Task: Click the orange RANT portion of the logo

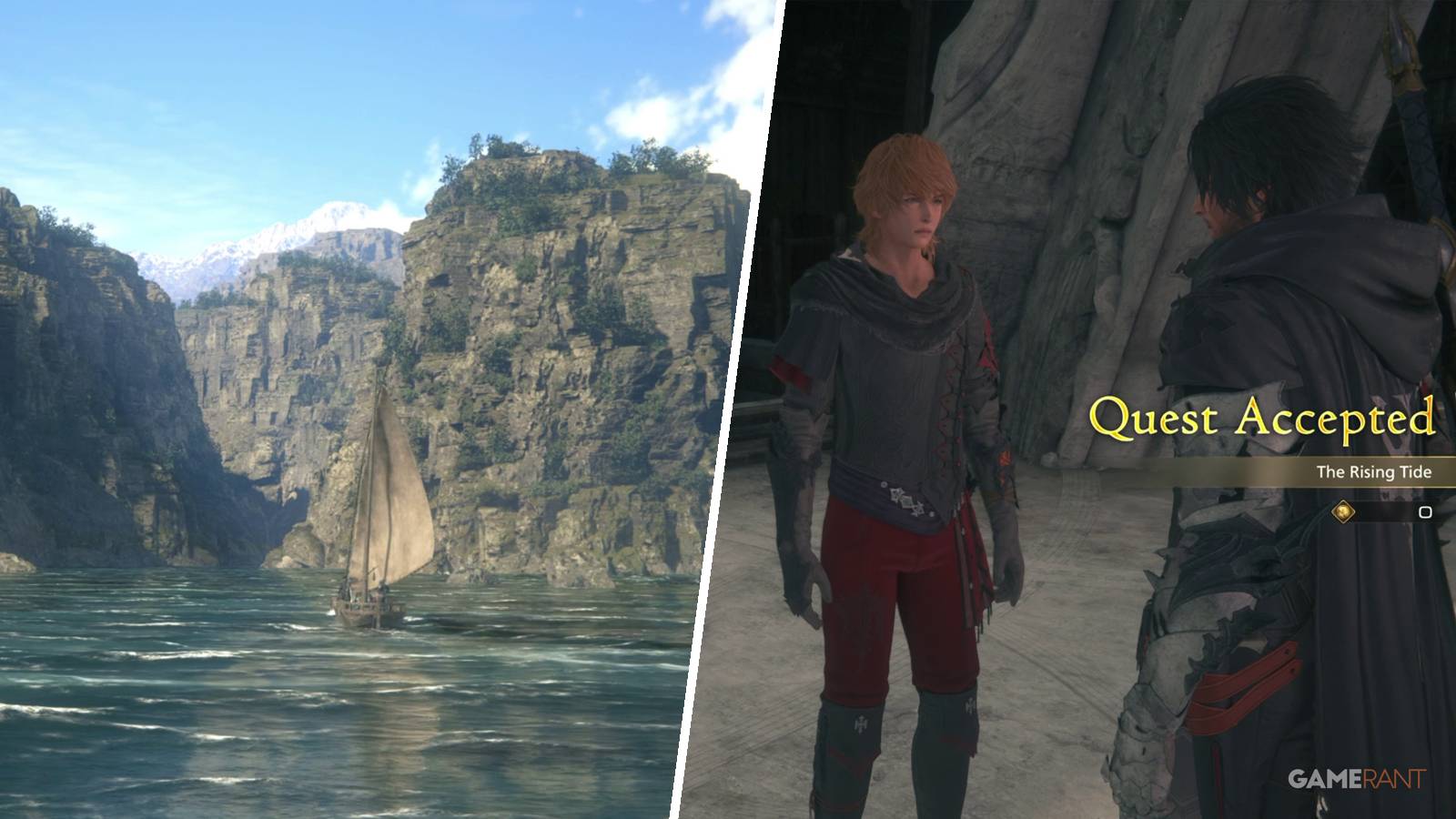Action: tap(1390, 779)
